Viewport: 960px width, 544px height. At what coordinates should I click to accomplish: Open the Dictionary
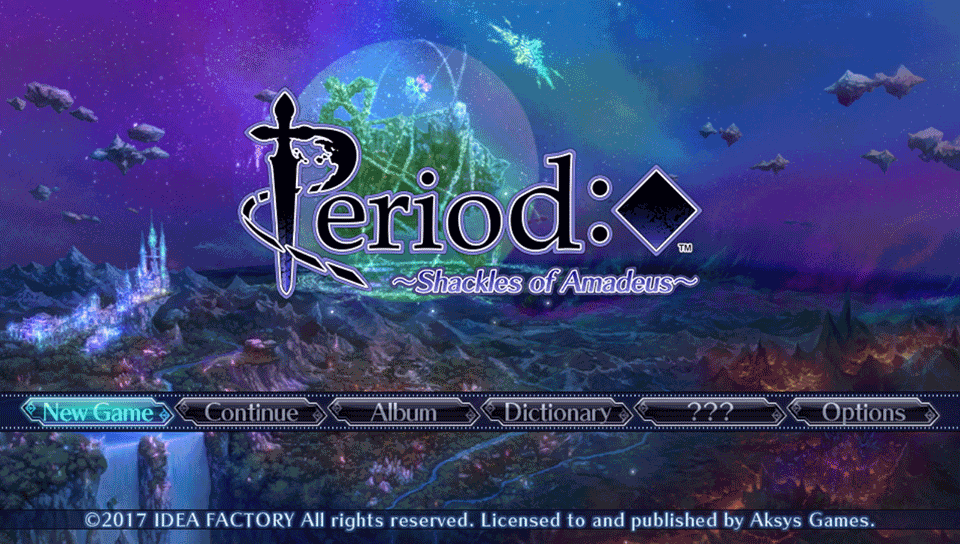tap(557, 412)
